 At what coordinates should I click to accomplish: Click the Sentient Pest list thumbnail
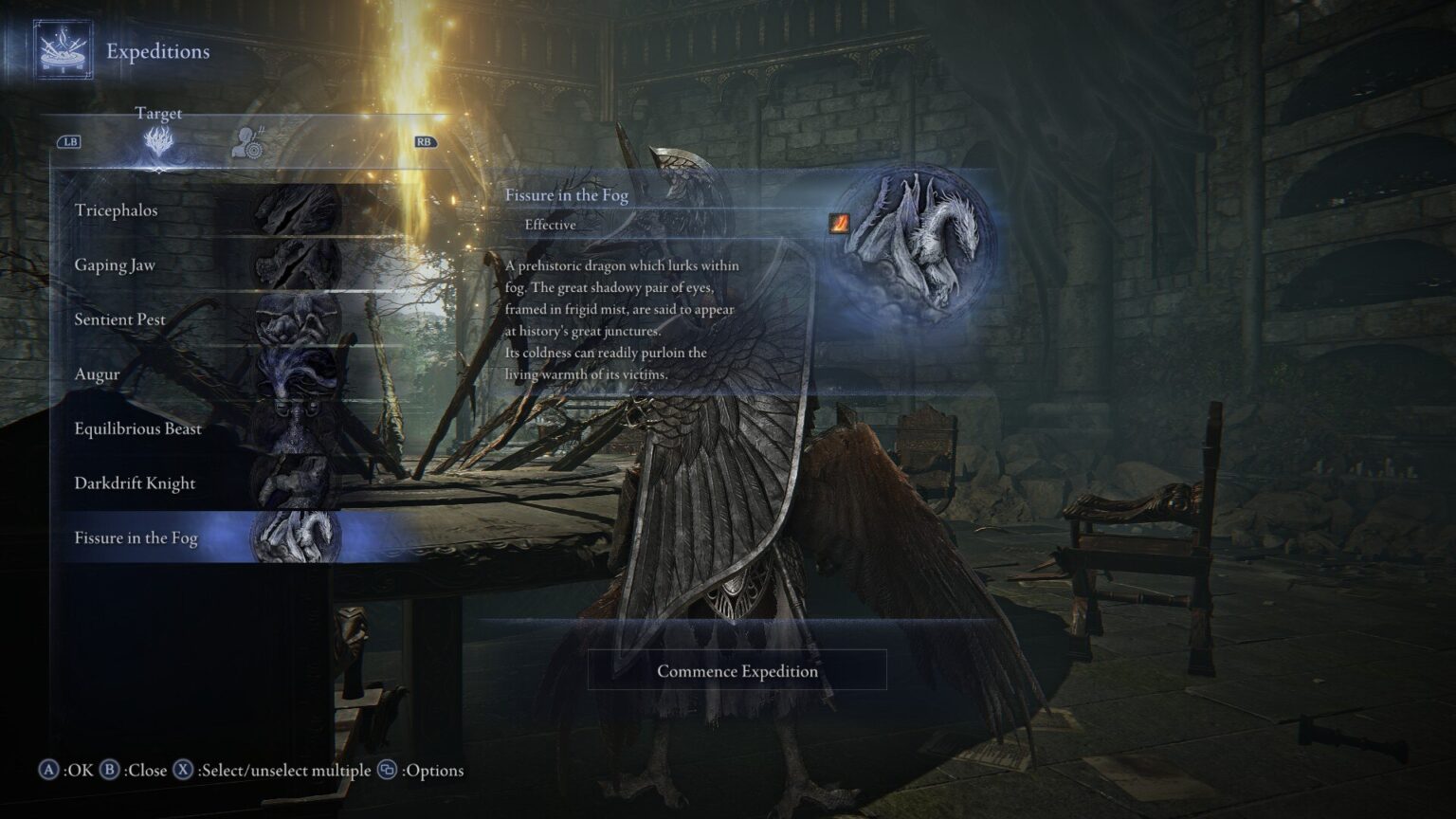tap(294, 319)
